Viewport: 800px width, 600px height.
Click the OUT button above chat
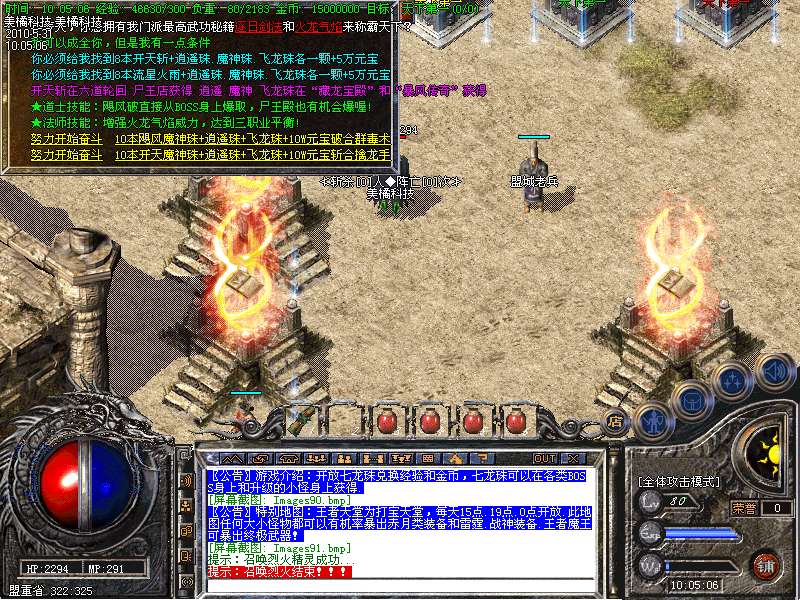545,458
